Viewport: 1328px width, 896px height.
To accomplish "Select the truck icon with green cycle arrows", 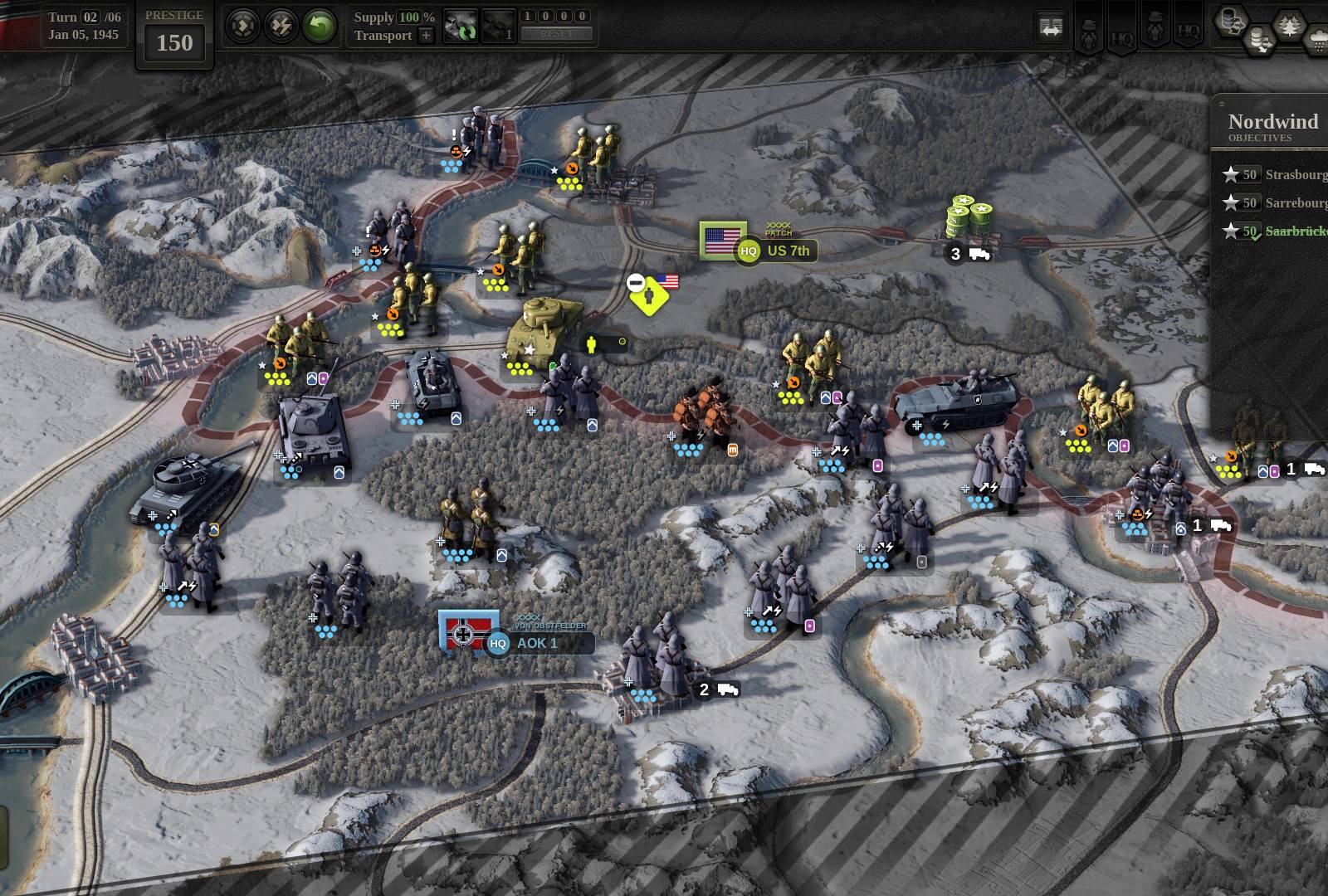I will pyautogui.click(x=460, y=26).
